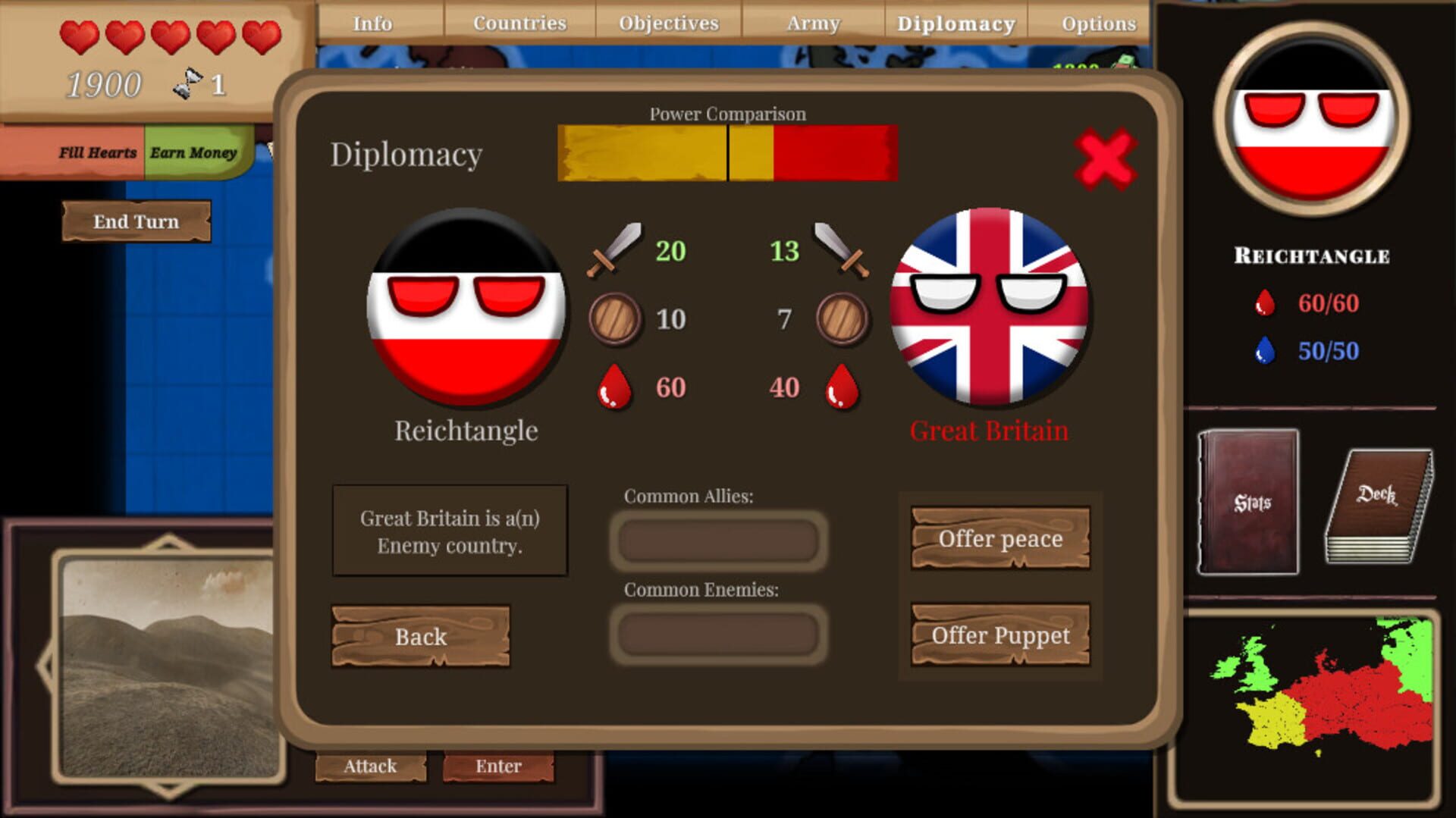Click the Power Comparison bar
1456x818 pixels.
[726, 152]
